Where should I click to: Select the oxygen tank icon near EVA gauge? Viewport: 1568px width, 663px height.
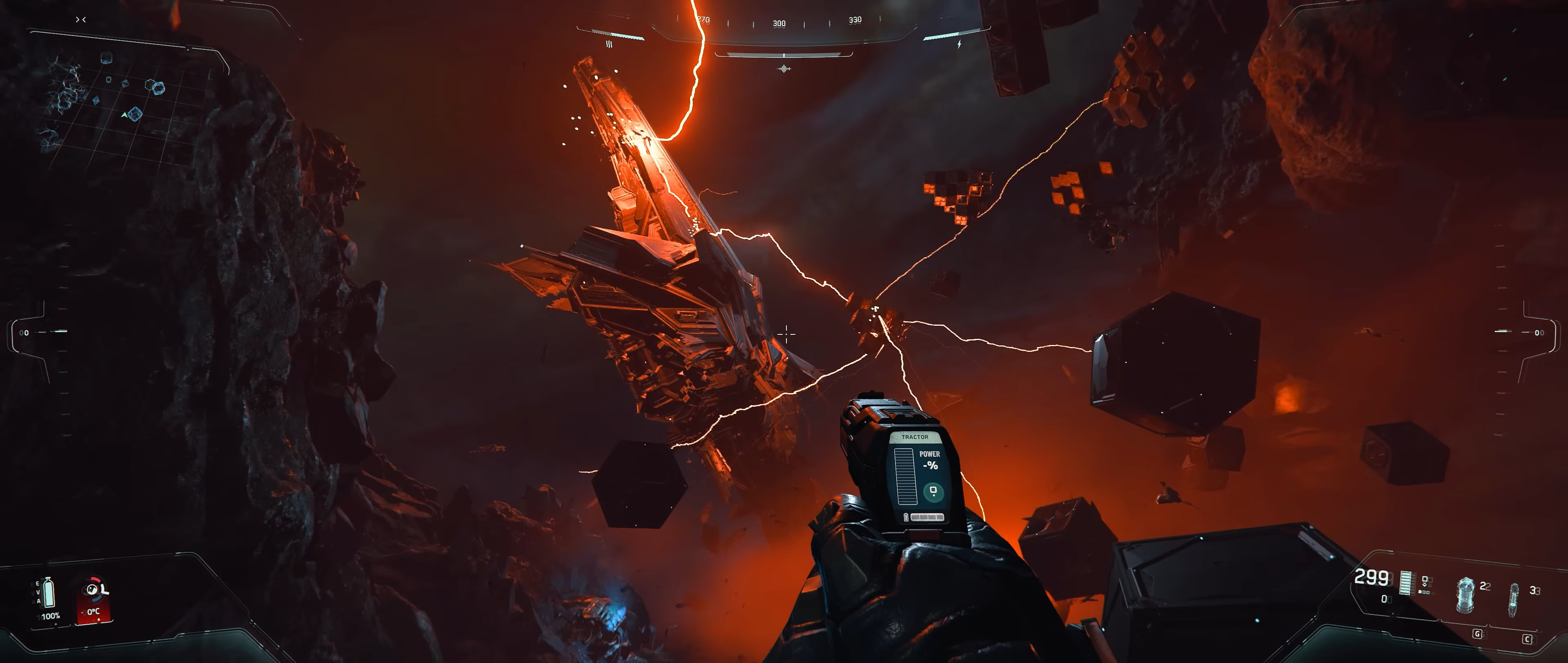(49, 592)
